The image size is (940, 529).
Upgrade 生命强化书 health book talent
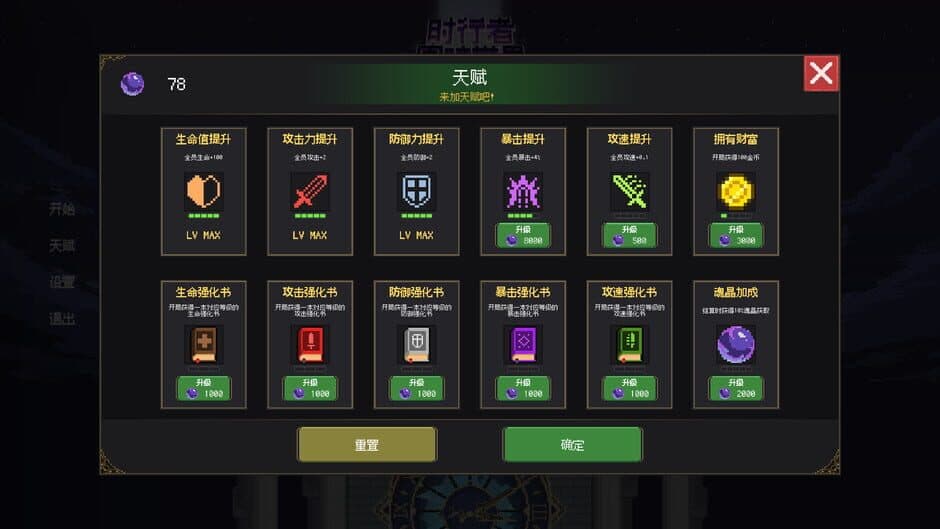pyautogui.click(x=203, y=388)
